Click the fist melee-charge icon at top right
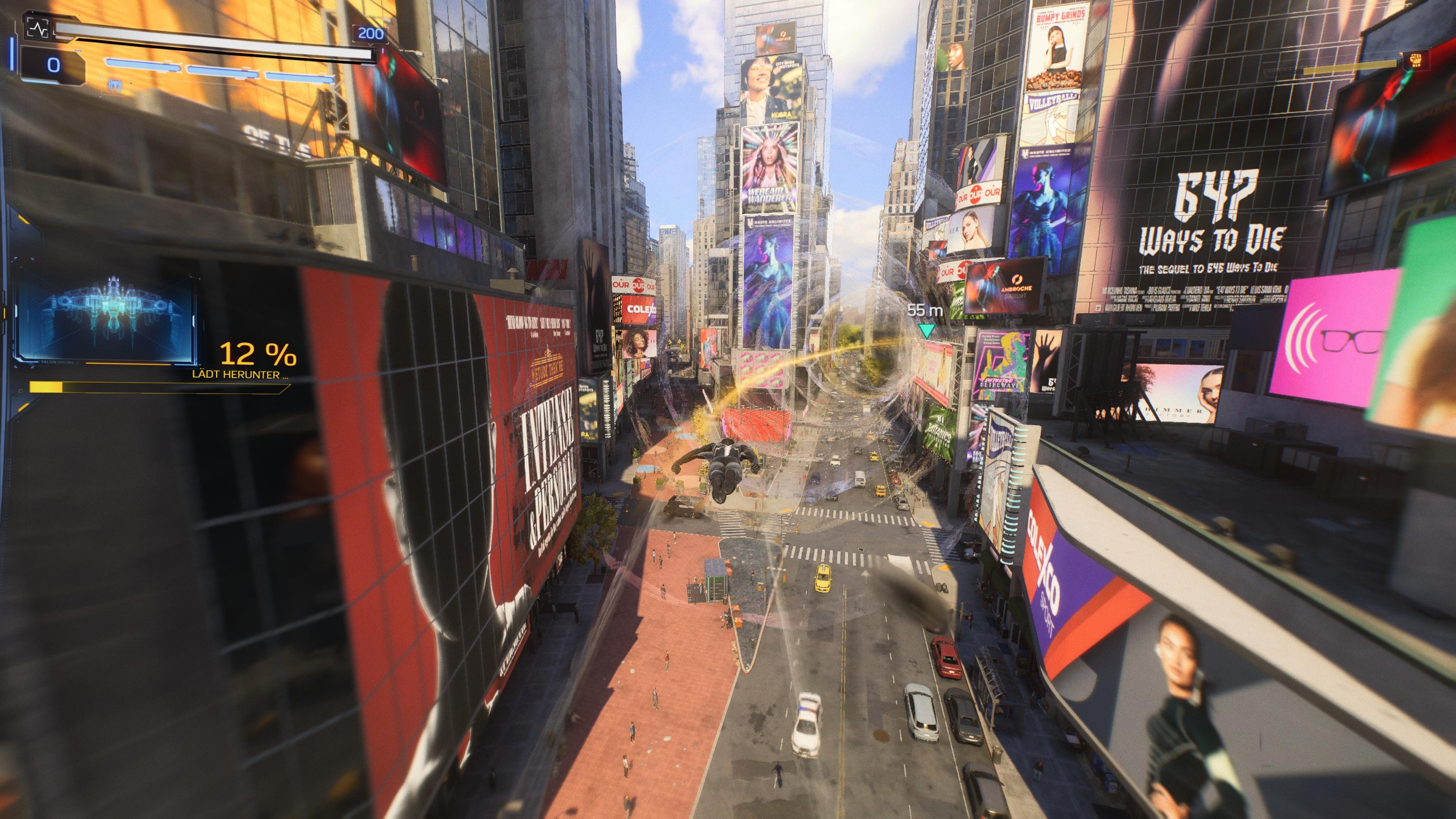The image size is (1456, 819). (x=1416, y=61)
